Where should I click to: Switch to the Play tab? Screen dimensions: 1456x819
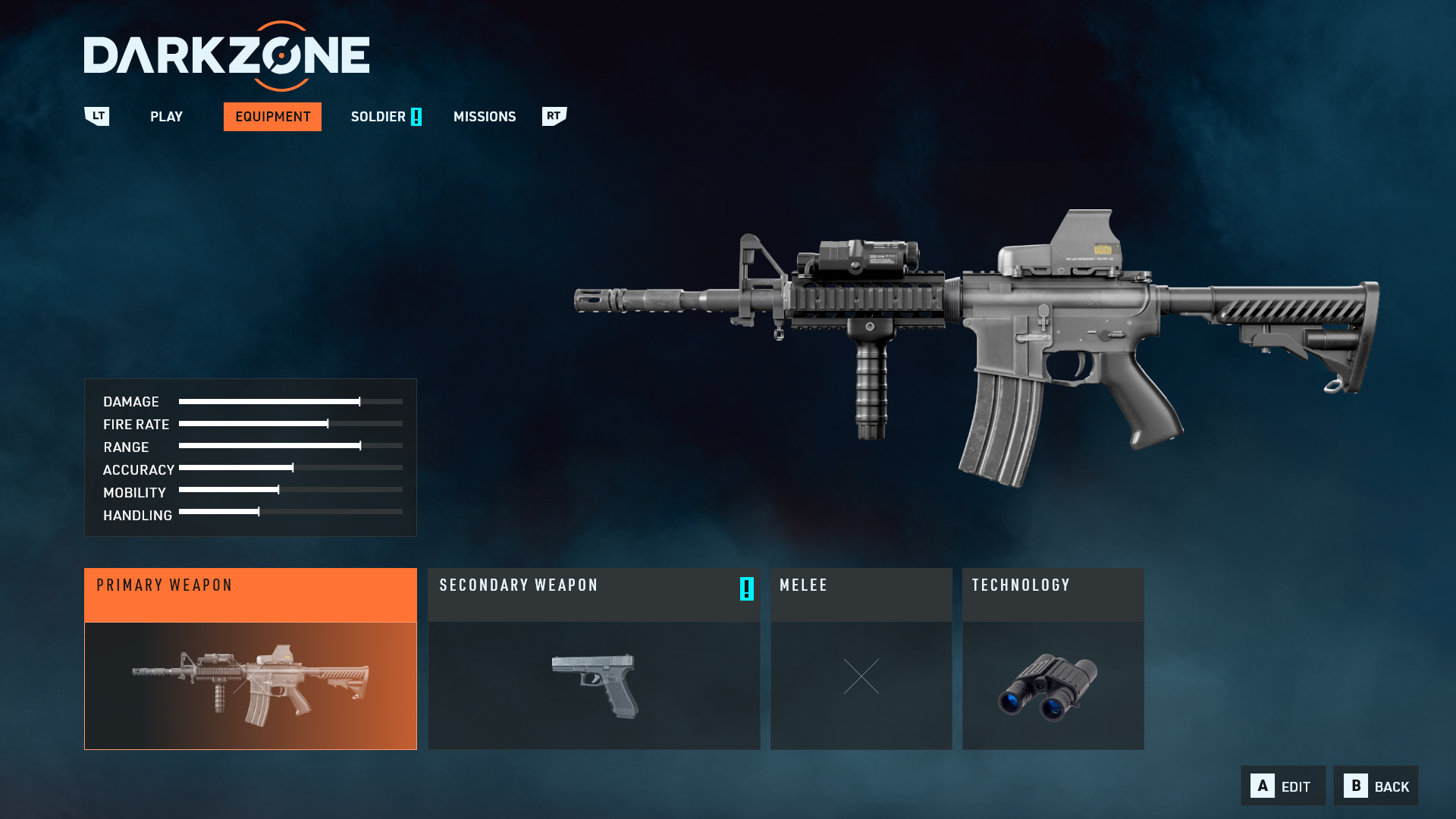(166, 117)
